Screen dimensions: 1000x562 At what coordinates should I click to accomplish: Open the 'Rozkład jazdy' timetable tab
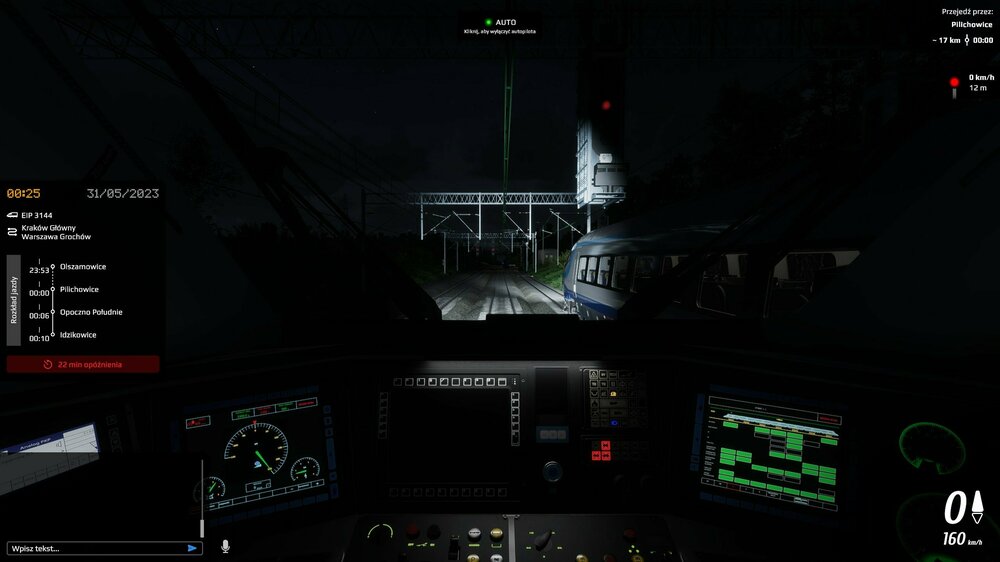point(13,299)
